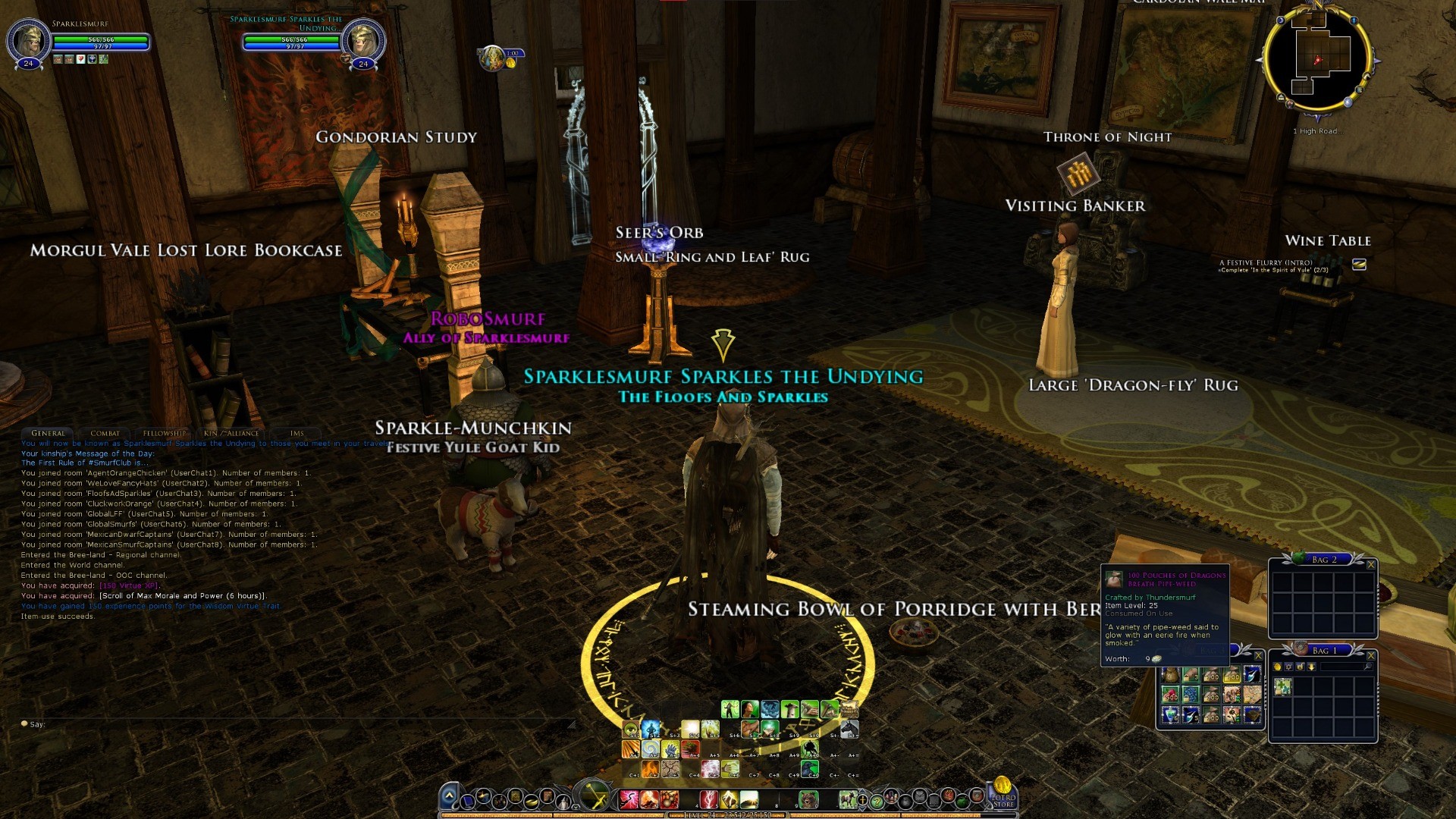Select the blueberries item in Bag 3
The width and height of the screenshot is (1456, 819).
pos(1191,695)
